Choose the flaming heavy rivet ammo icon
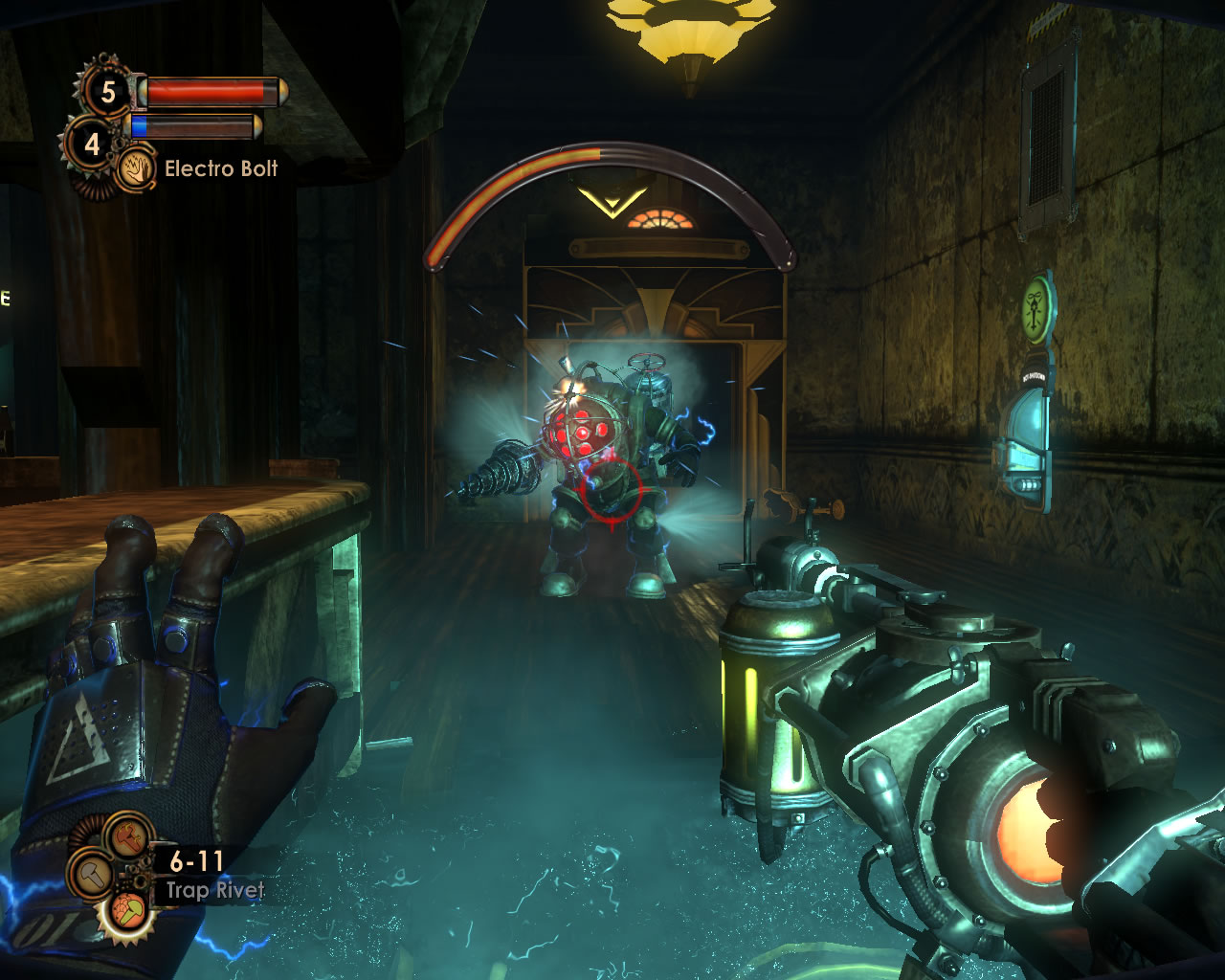Screen dimensions: 1225x980 tap(127, 835)
